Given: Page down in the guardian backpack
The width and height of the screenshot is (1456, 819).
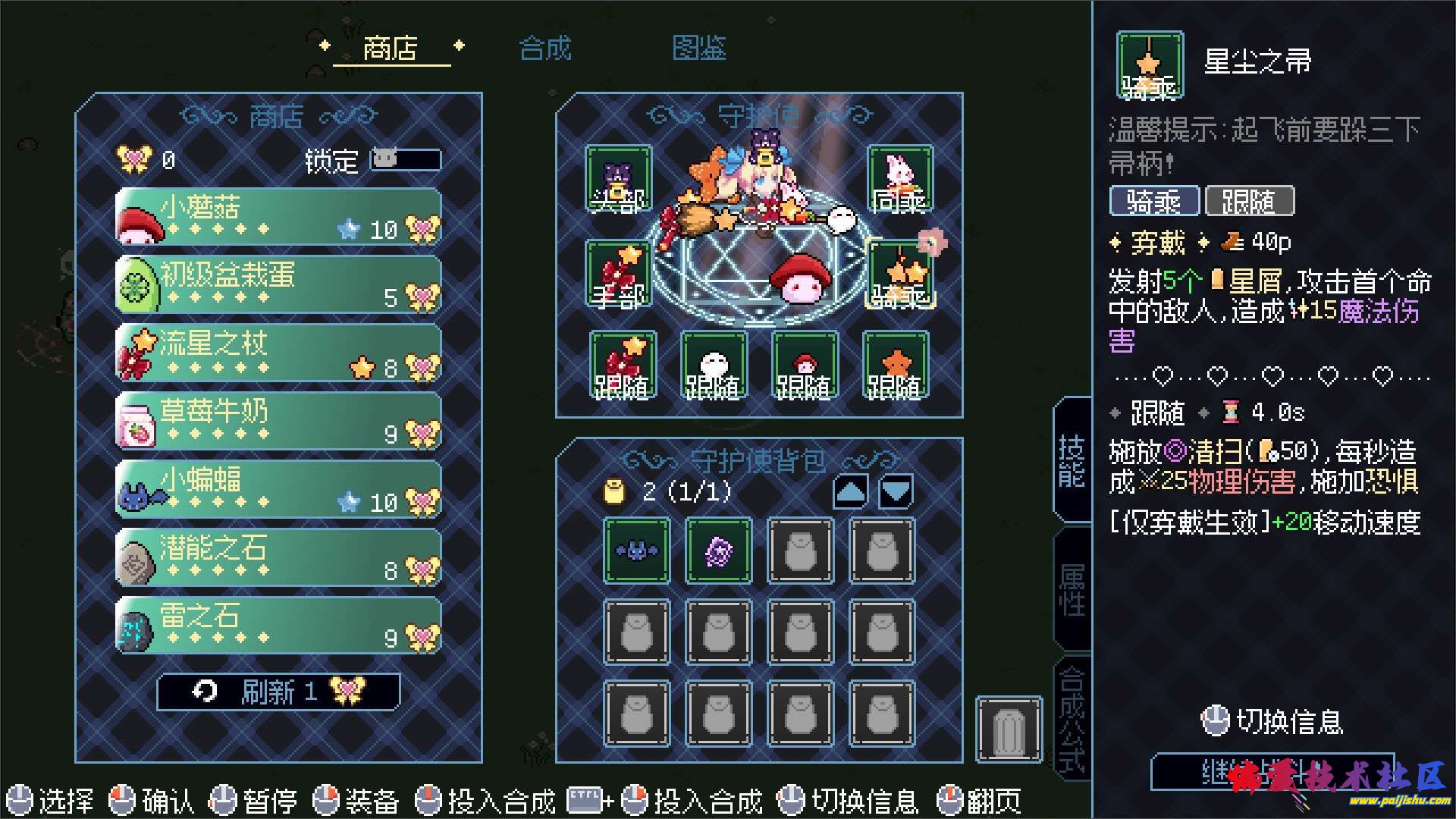Looking at the screenshot, I should (896, 492).
